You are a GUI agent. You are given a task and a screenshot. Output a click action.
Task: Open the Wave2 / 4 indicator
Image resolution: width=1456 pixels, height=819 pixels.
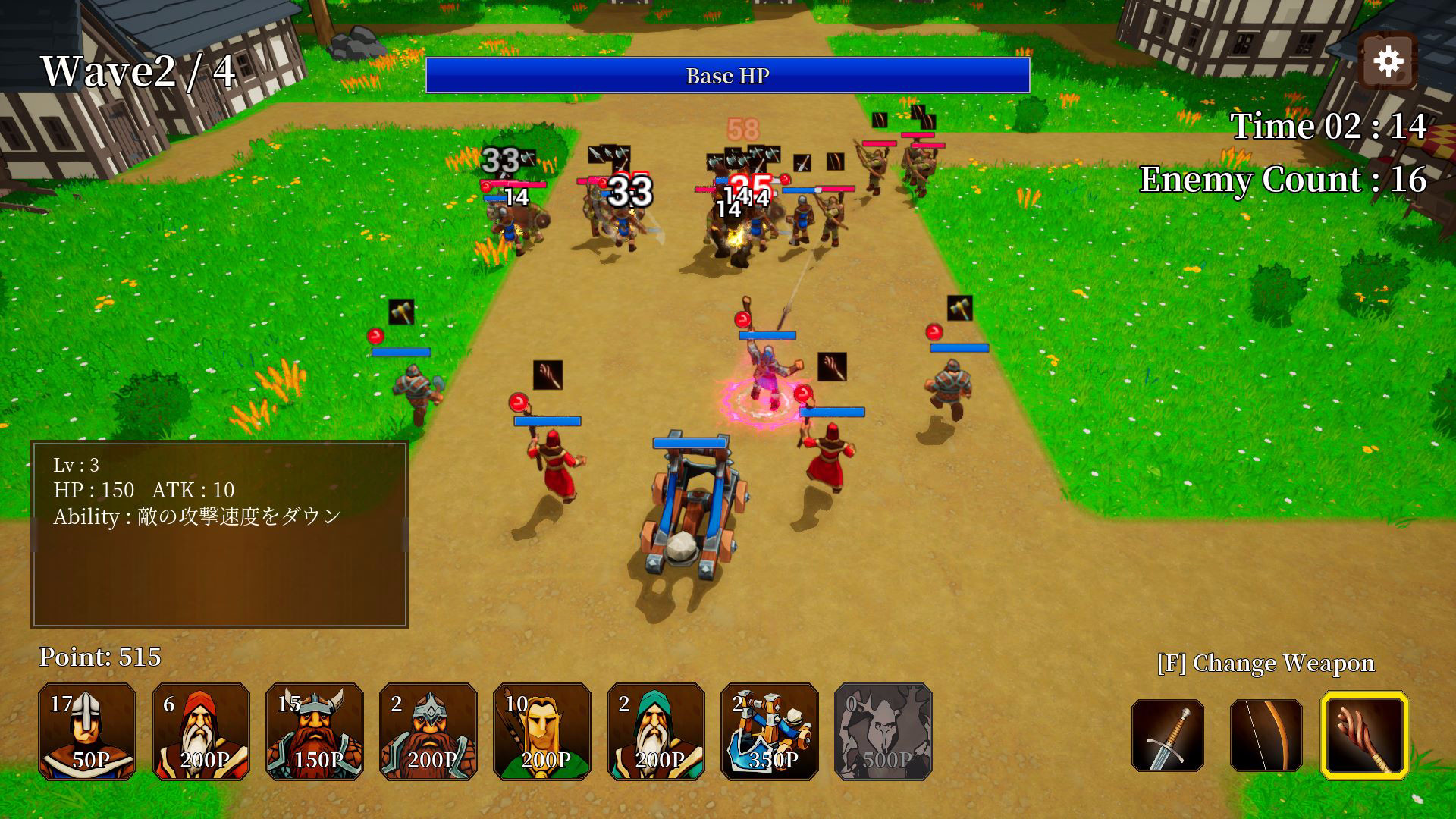[139, 70]
